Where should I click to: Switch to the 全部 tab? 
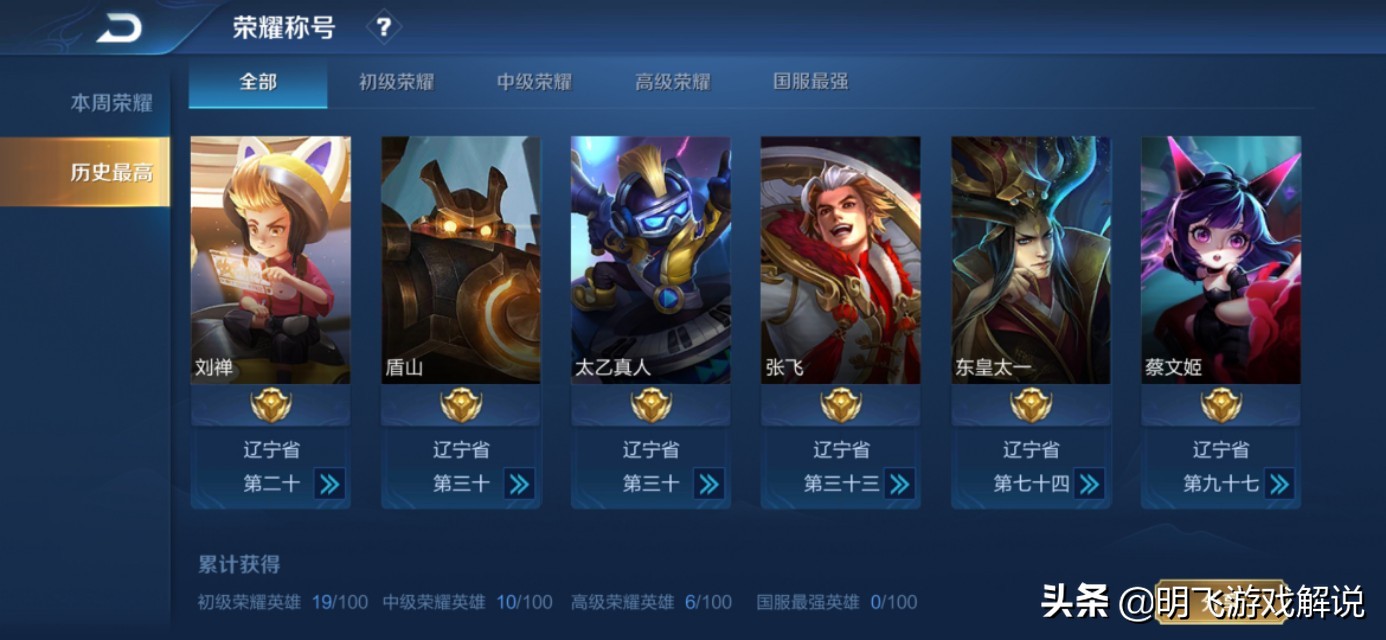pos(258,82)
